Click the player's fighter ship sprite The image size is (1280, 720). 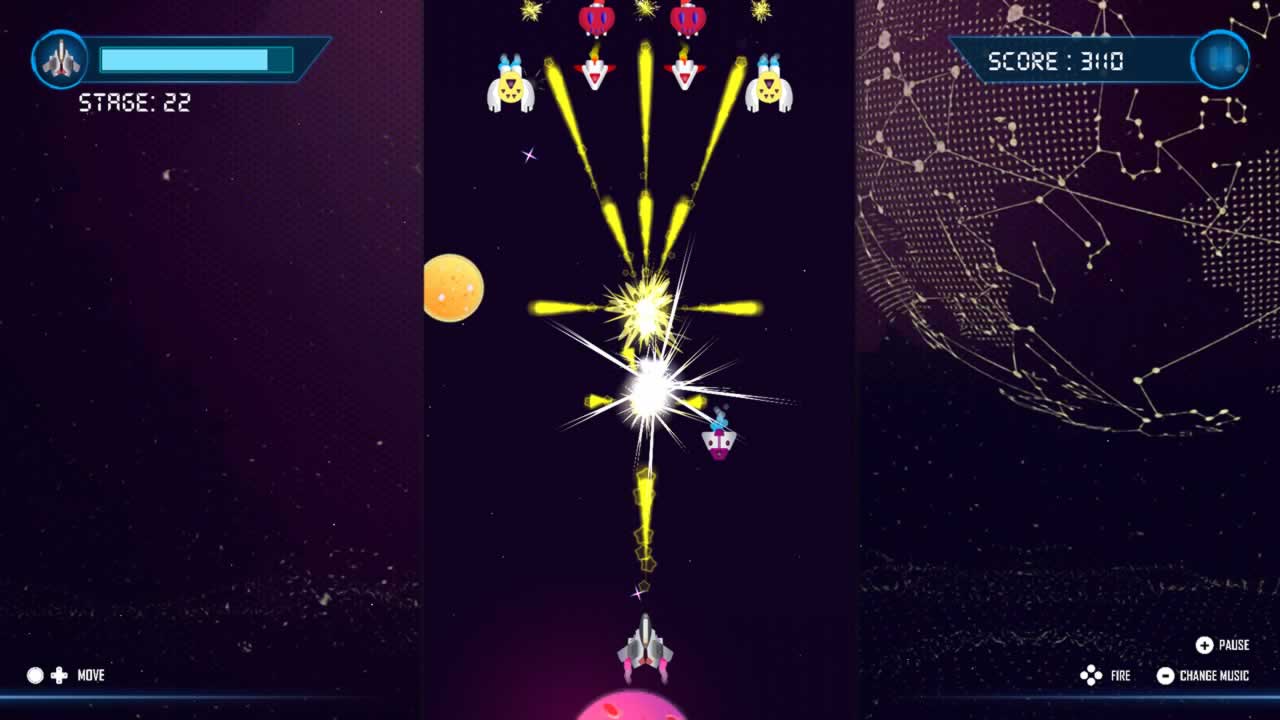pos(647,649)
